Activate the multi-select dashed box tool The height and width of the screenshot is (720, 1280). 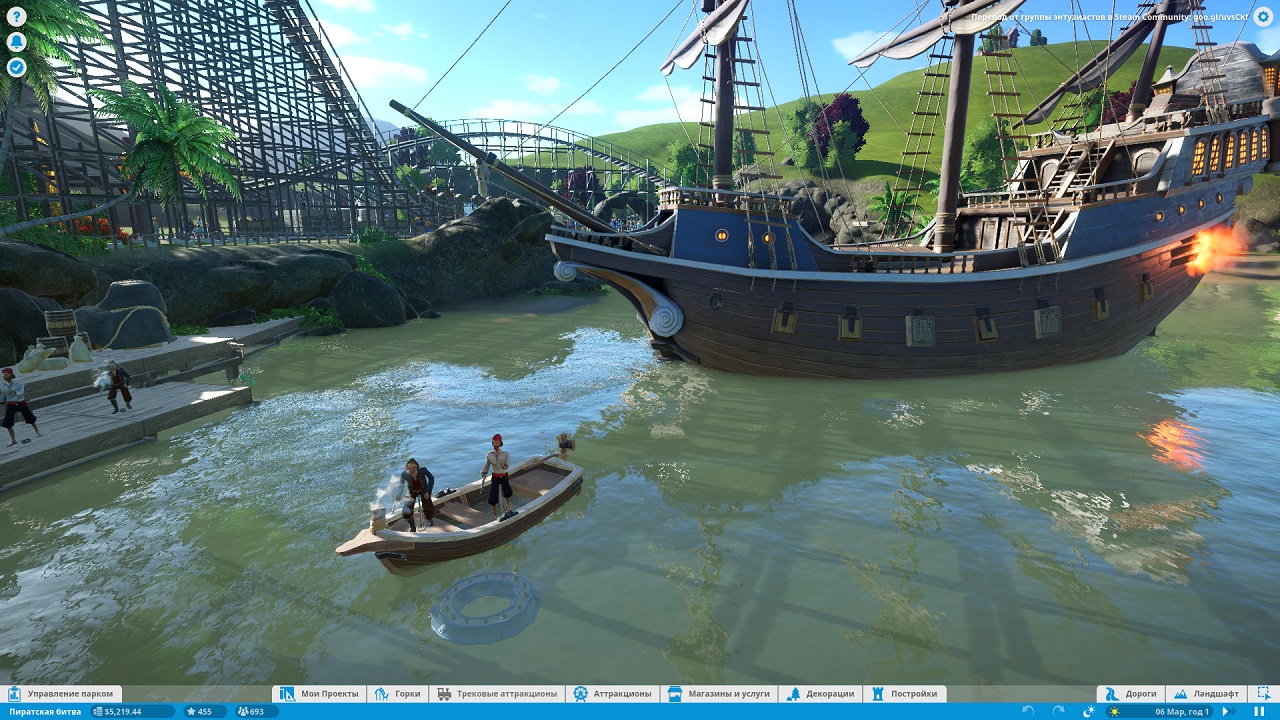1264,694
